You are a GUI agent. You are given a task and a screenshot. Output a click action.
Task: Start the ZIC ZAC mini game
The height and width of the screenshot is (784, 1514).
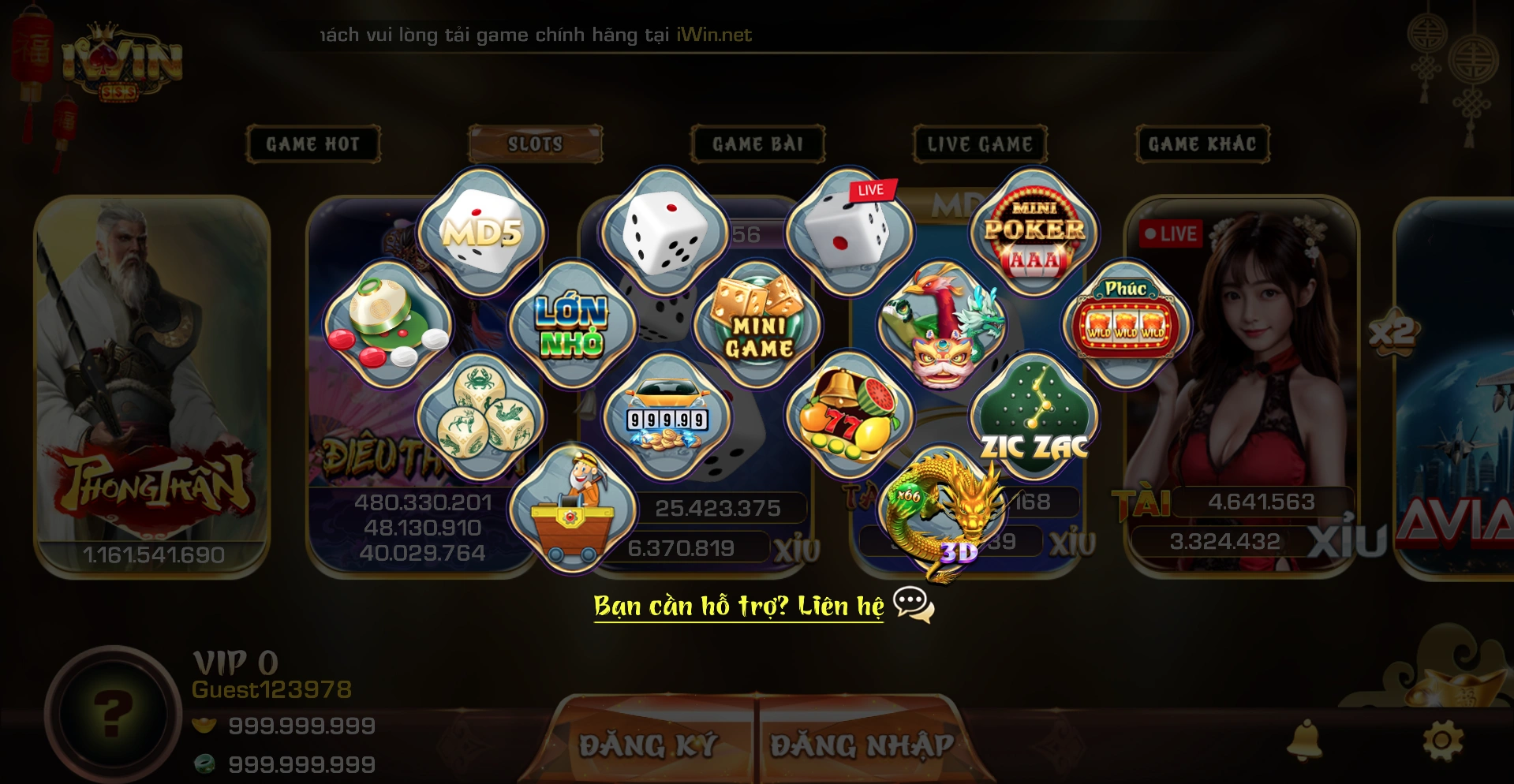pyautogui.click(x=1034, y=416)
